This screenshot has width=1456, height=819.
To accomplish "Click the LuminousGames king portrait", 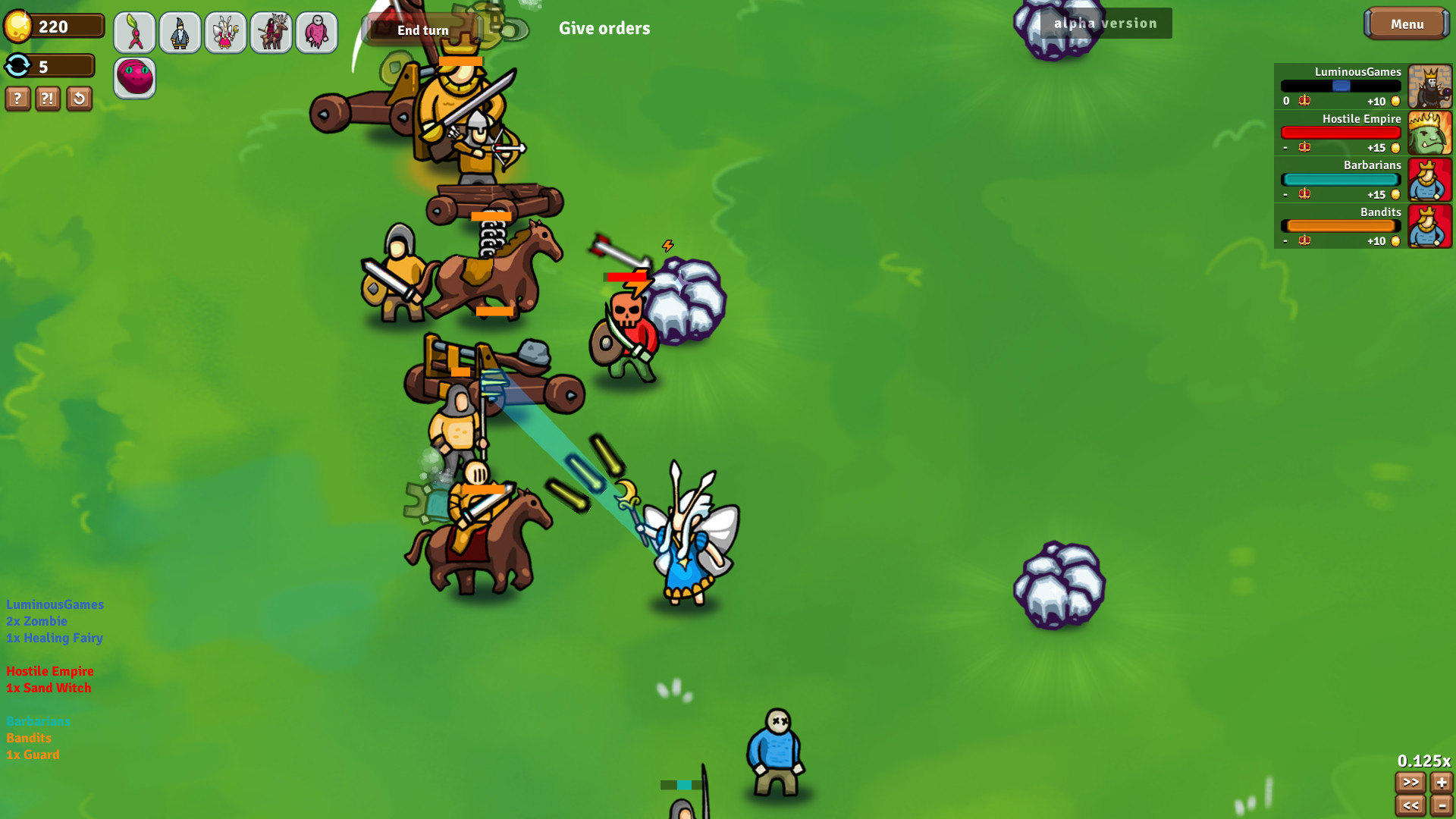I will point(1429,86).
